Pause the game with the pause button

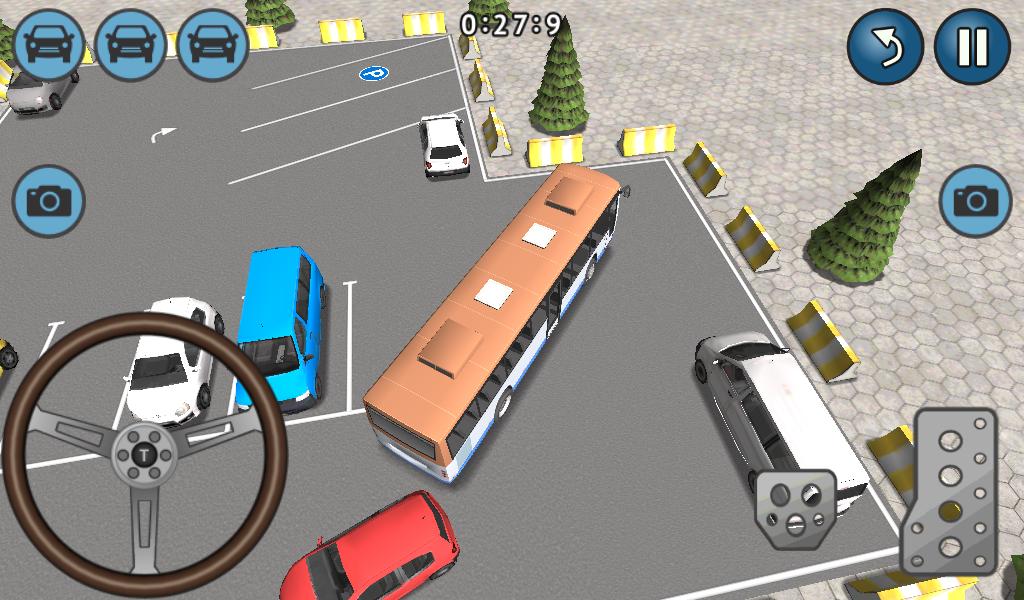971,47
